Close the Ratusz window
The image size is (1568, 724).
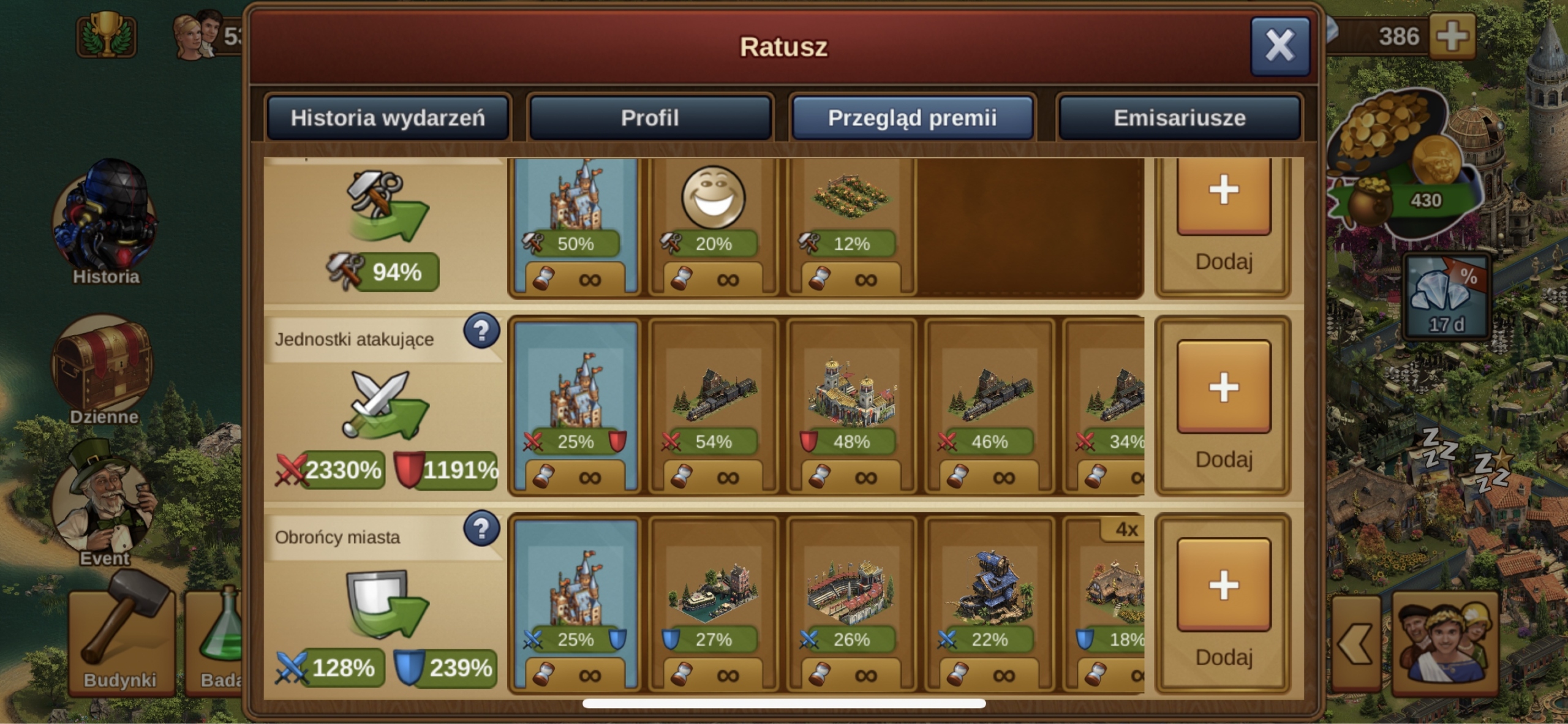pyautogui.click(x=1280, y=46)
